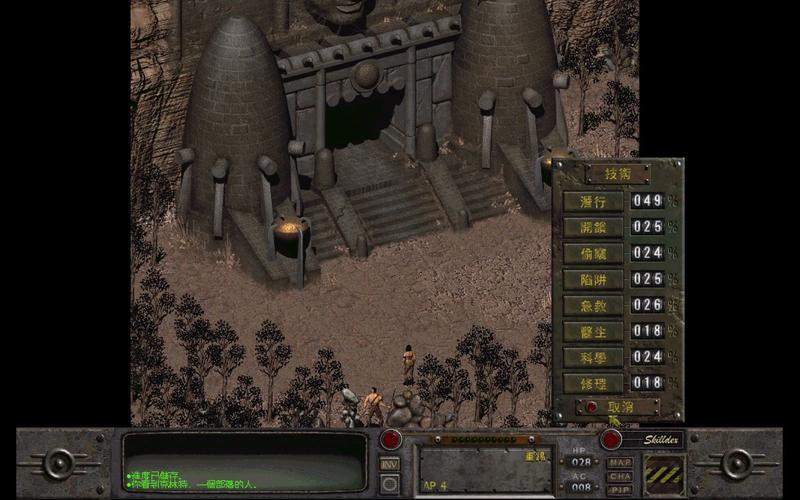Activate the 修理 (Repair) skill
The image size is (800, 500).
pos(593,383)
